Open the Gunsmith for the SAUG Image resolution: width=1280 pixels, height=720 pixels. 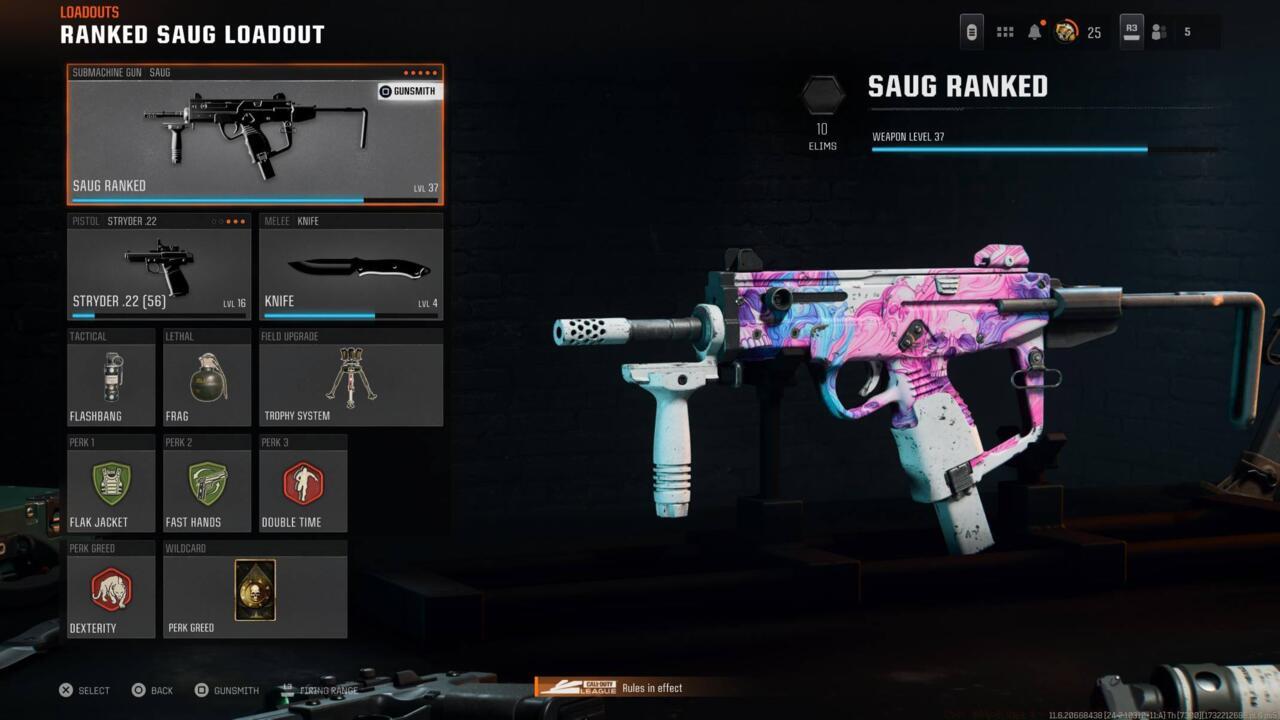point(407,91)
